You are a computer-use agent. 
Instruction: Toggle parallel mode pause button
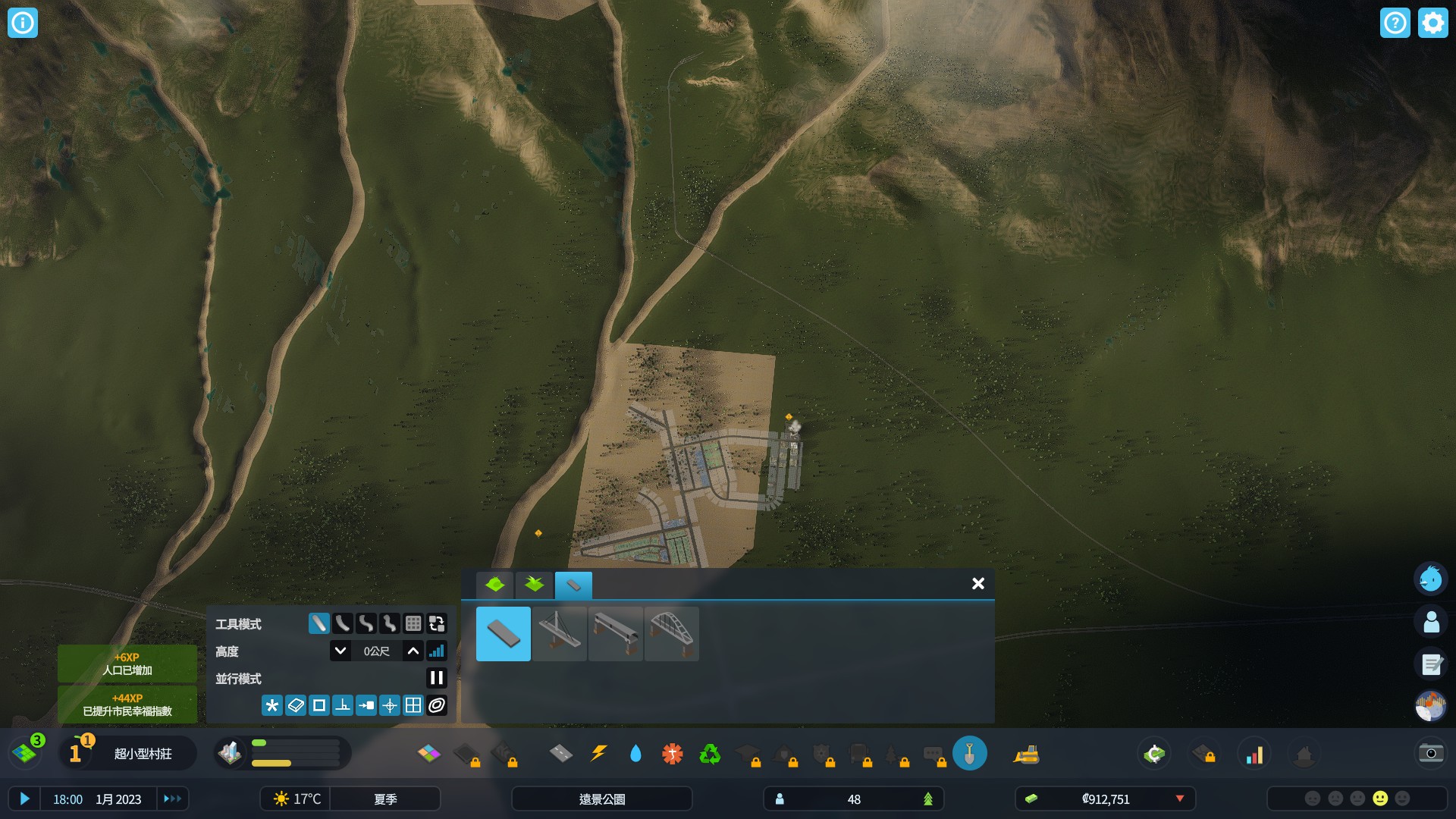[x=437, y=679]
